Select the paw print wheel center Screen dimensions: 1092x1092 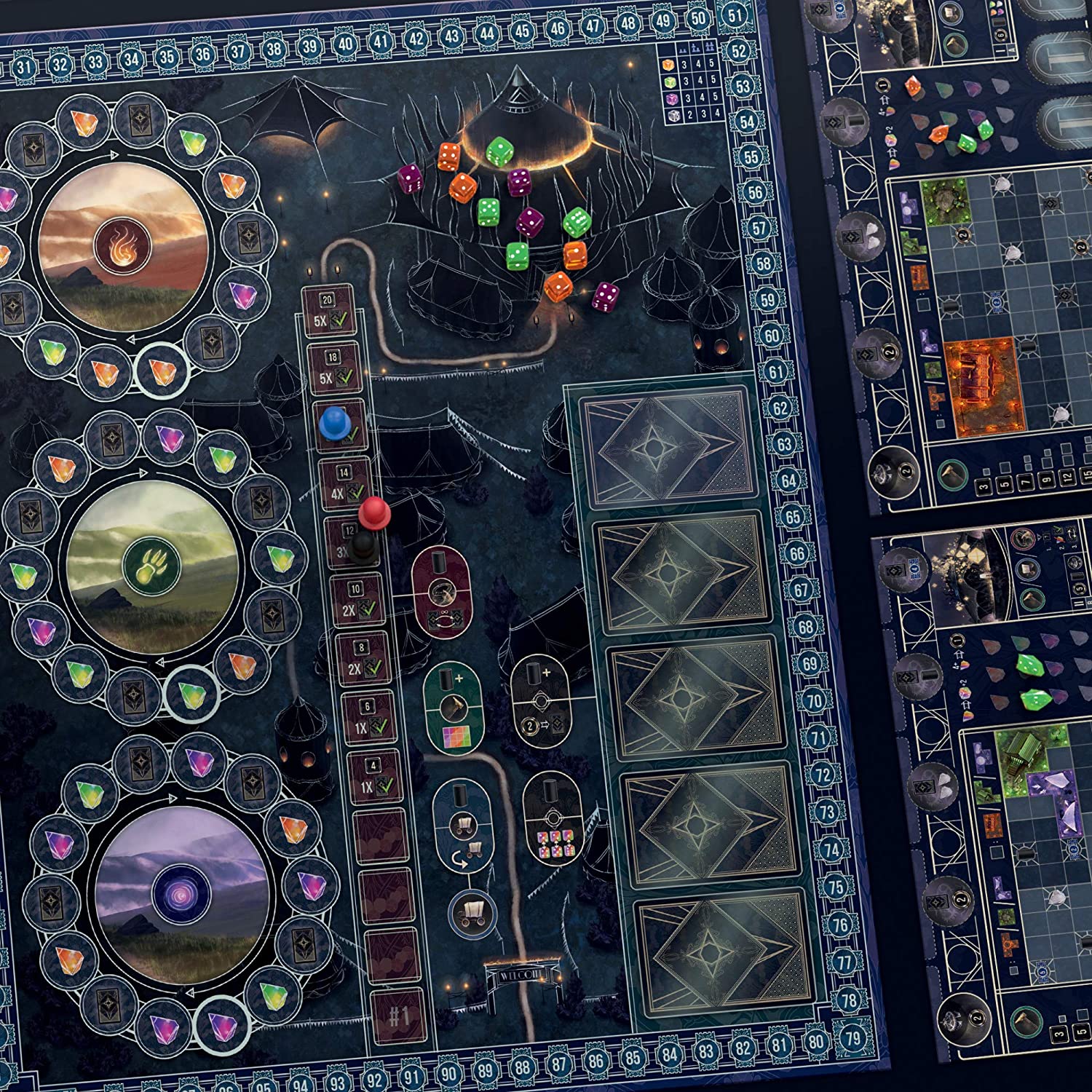[150, 567]
